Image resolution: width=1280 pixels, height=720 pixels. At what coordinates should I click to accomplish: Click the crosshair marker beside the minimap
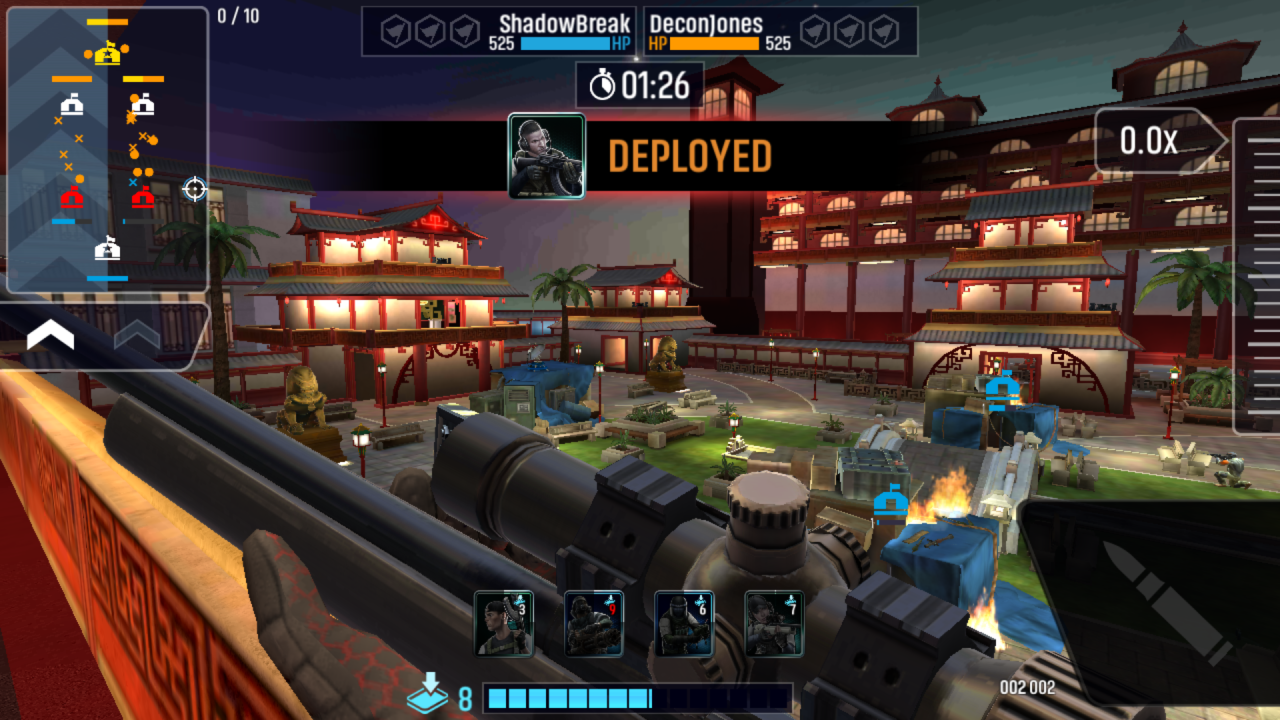[194, 189]
